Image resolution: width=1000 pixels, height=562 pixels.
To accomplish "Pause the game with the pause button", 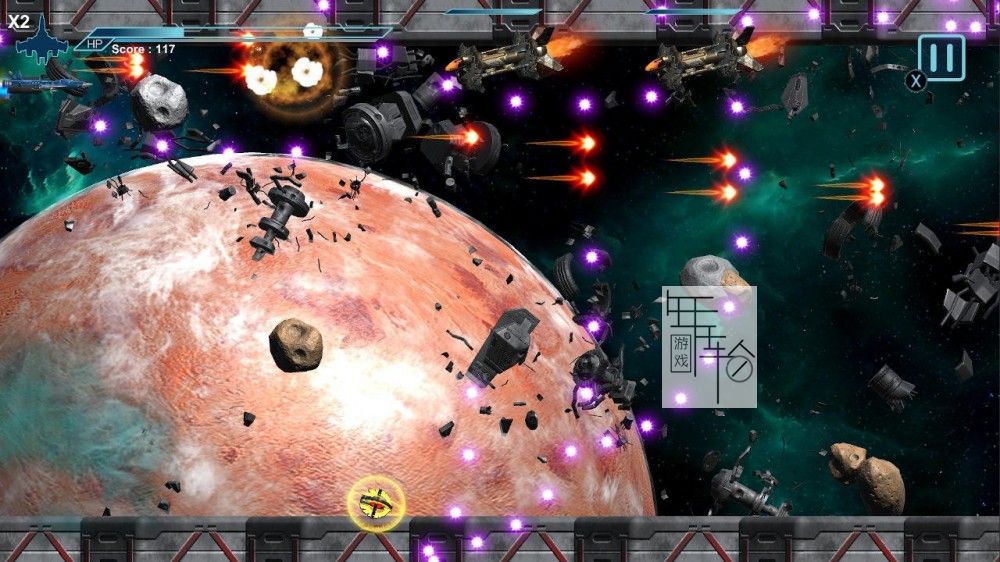I will pyautogui.click(x=942, y=57).
